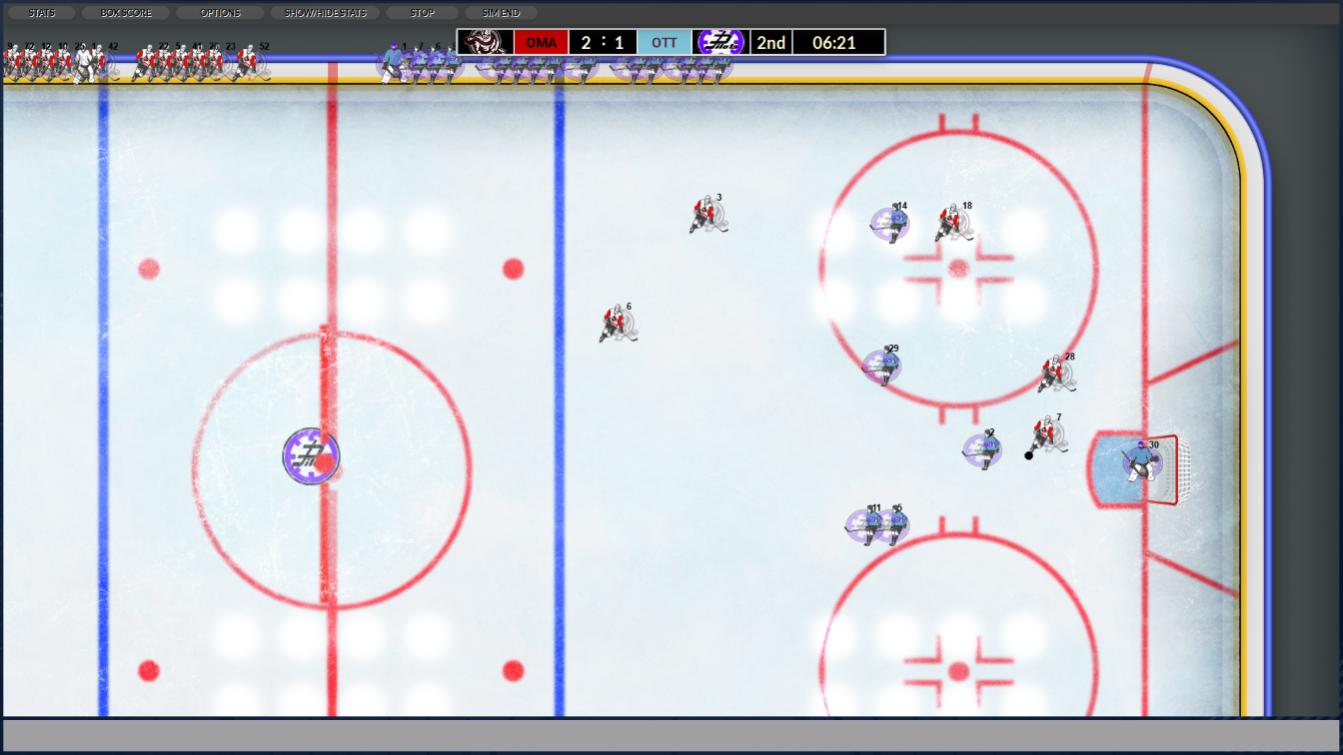Choose Sim End to finish the game
The image size is (1343, 755).
(x=501, y=13)
